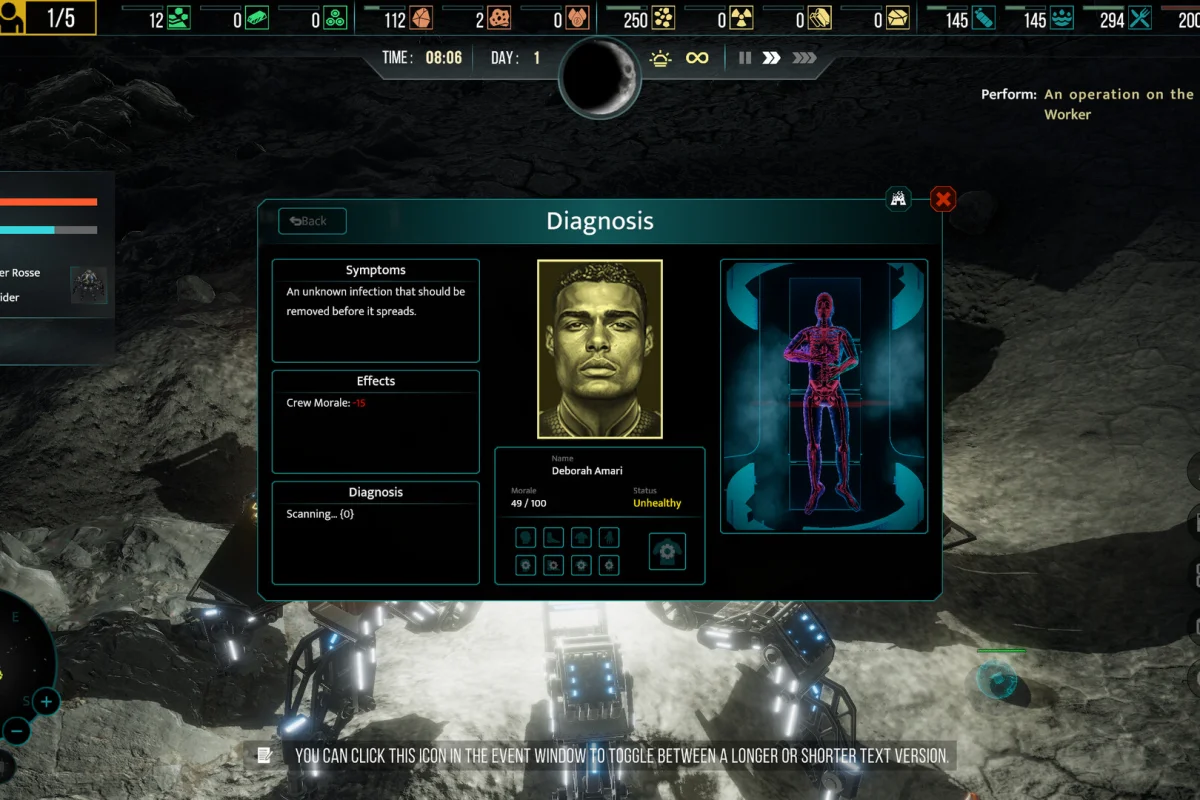Click the body scan display
Screen dimensions: 1200x800
click(824, 396)
